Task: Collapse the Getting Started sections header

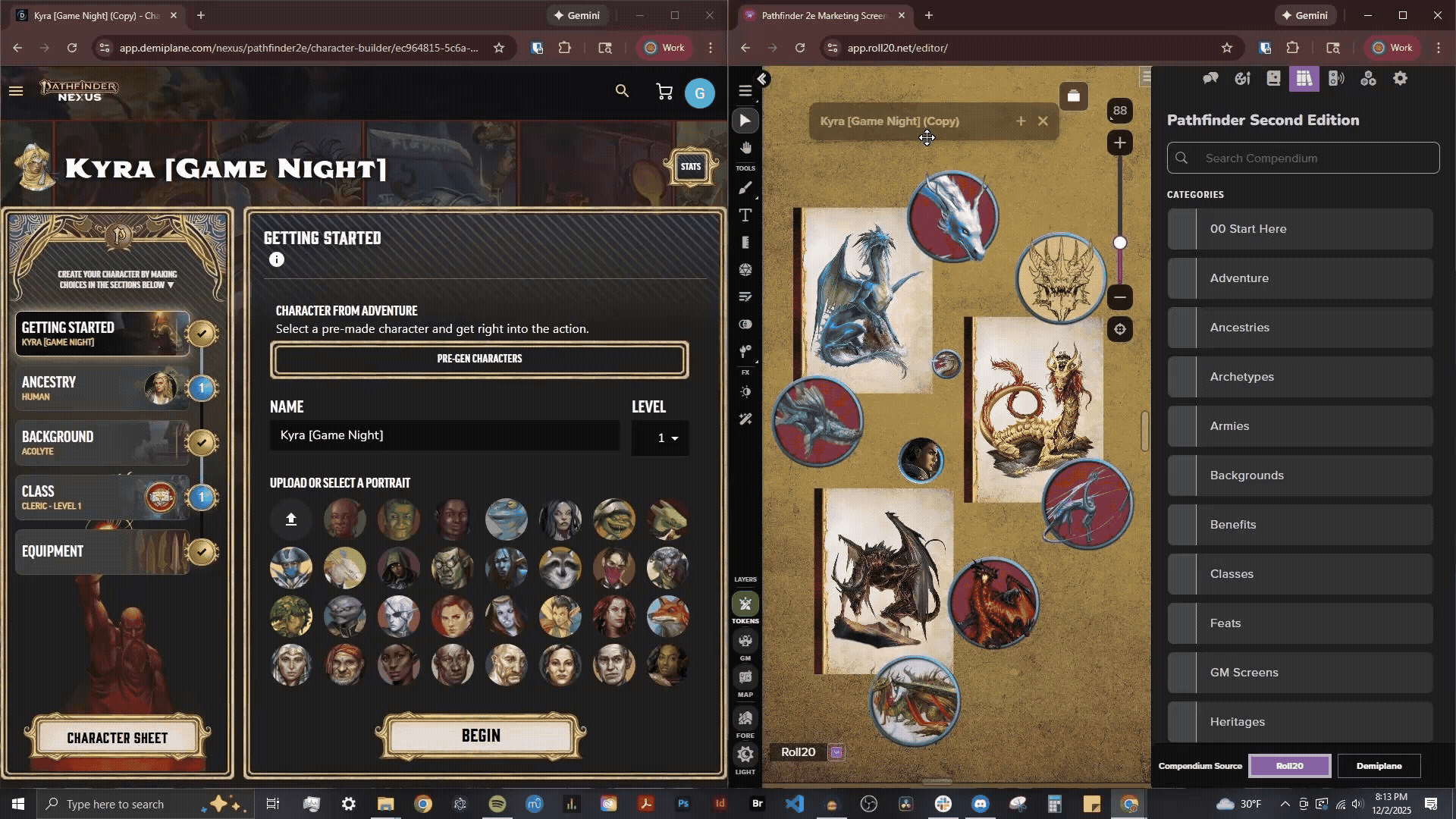Action: 171,284
